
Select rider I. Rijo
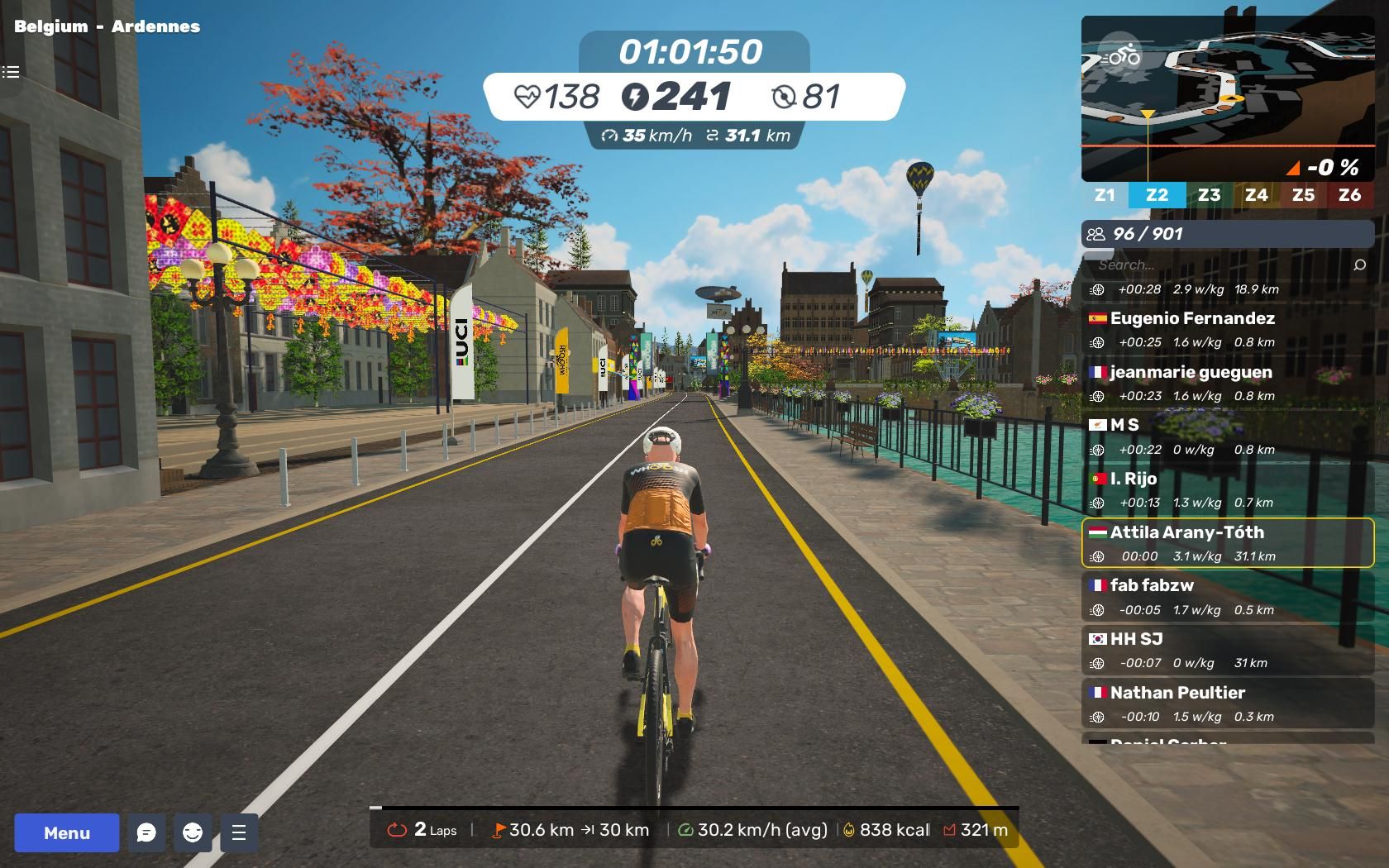click(x=1227, y=489)
